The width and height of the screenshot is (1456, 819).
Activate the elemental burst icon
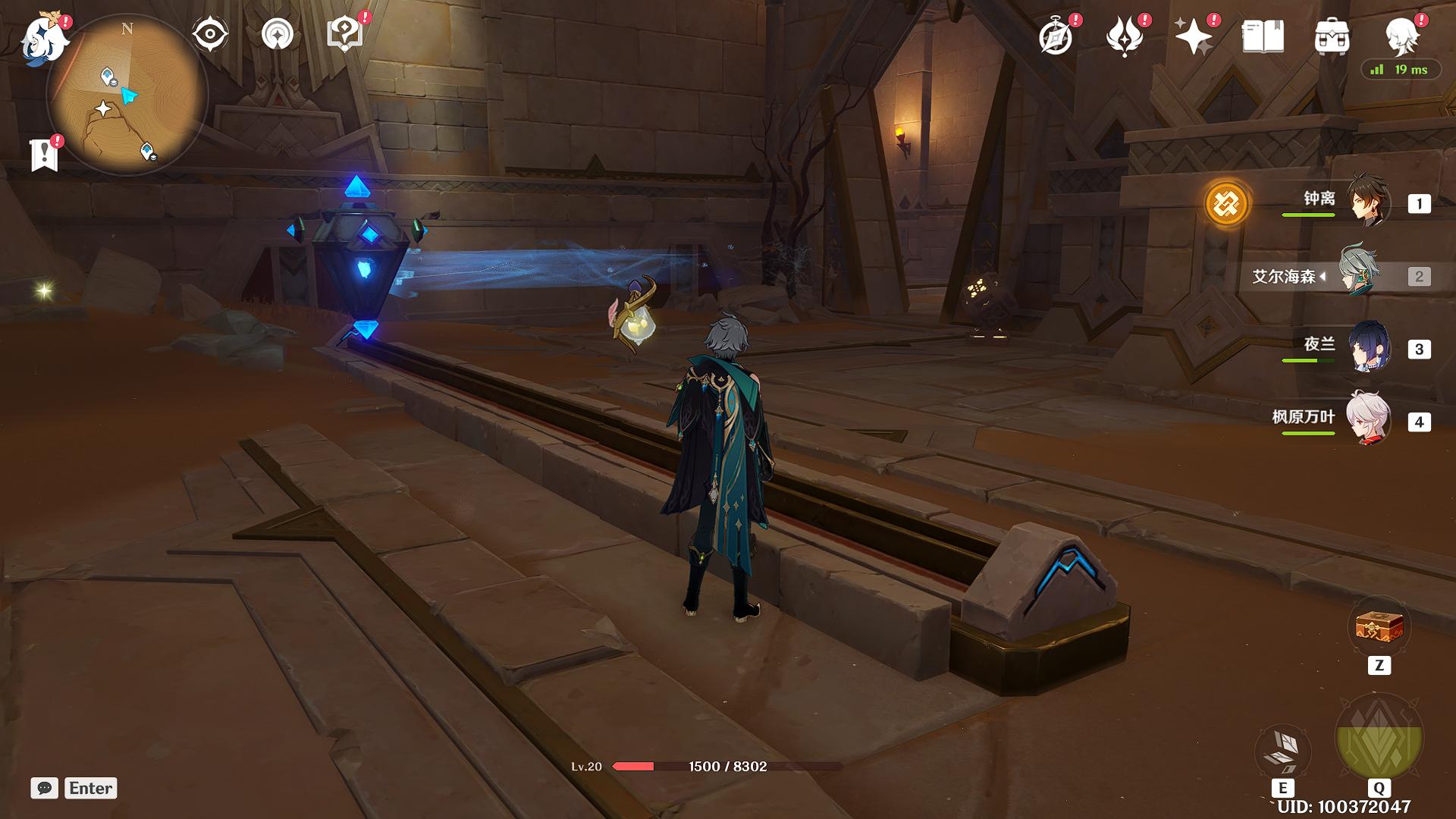pyautogui.click(x=1379, y=738)
